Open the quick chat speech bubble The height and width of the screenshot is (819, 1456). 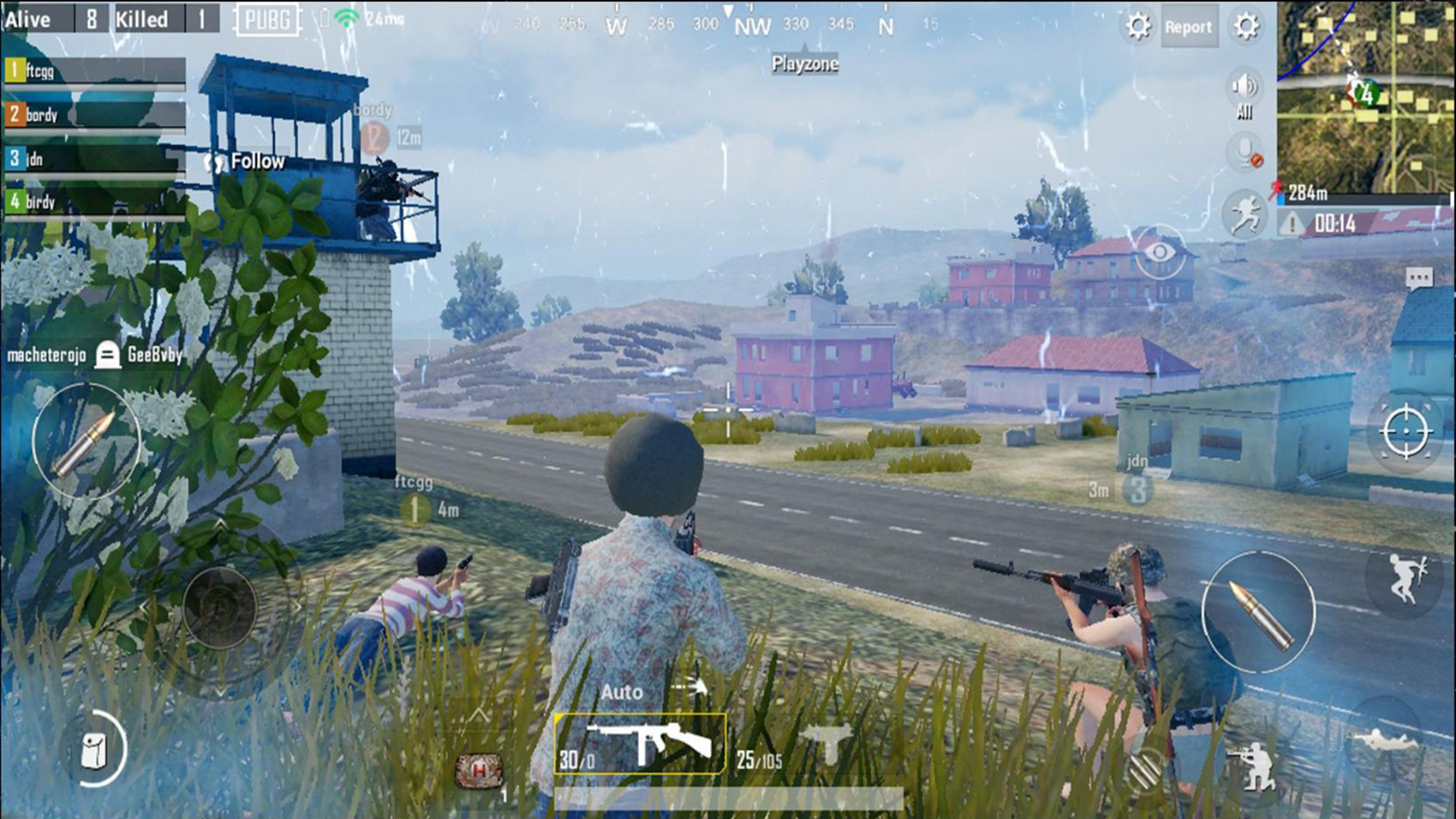coord(1419,278)
